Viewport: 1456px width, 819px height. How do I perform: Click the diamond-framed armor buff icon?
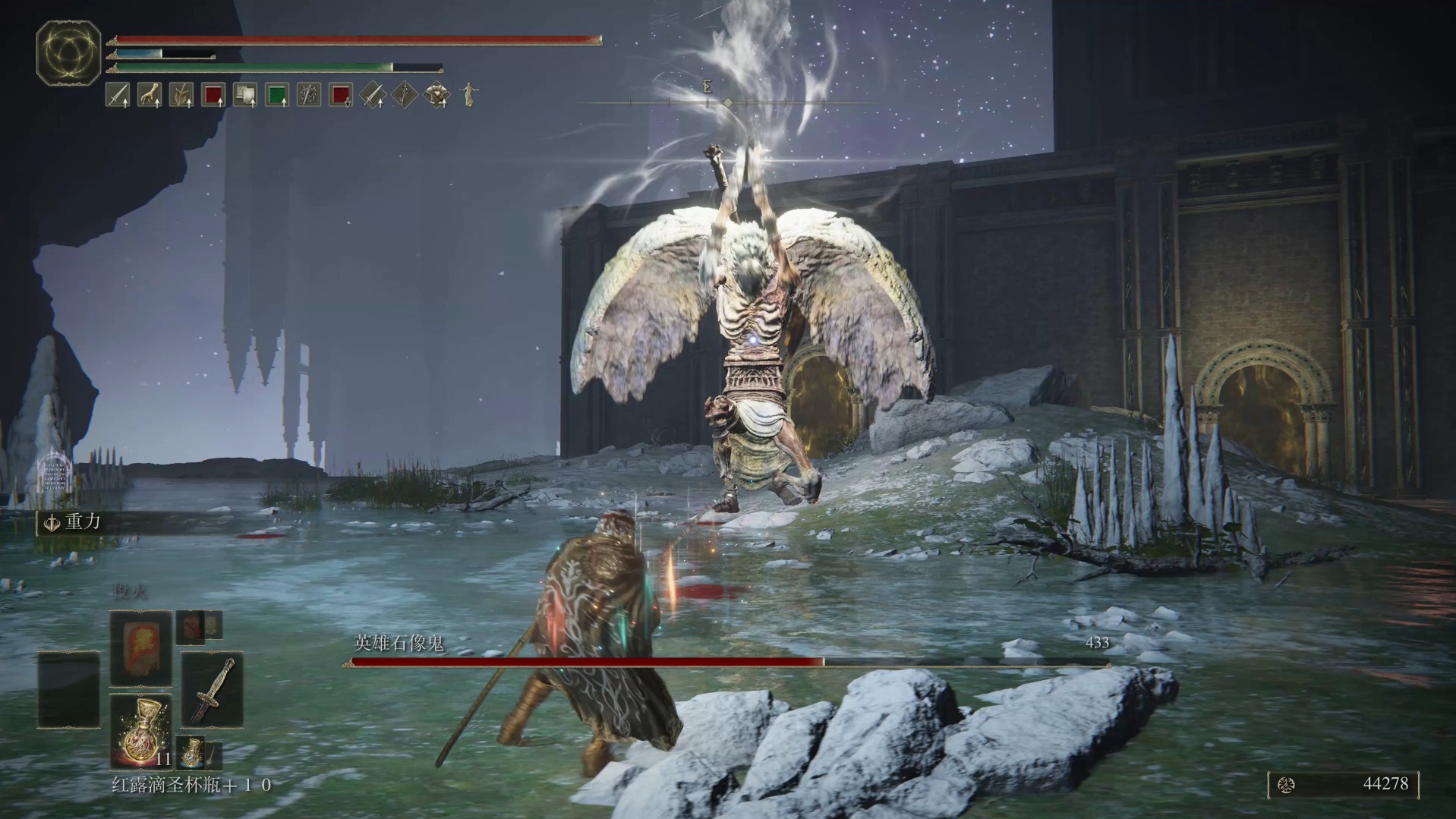[x=437, y=95]
